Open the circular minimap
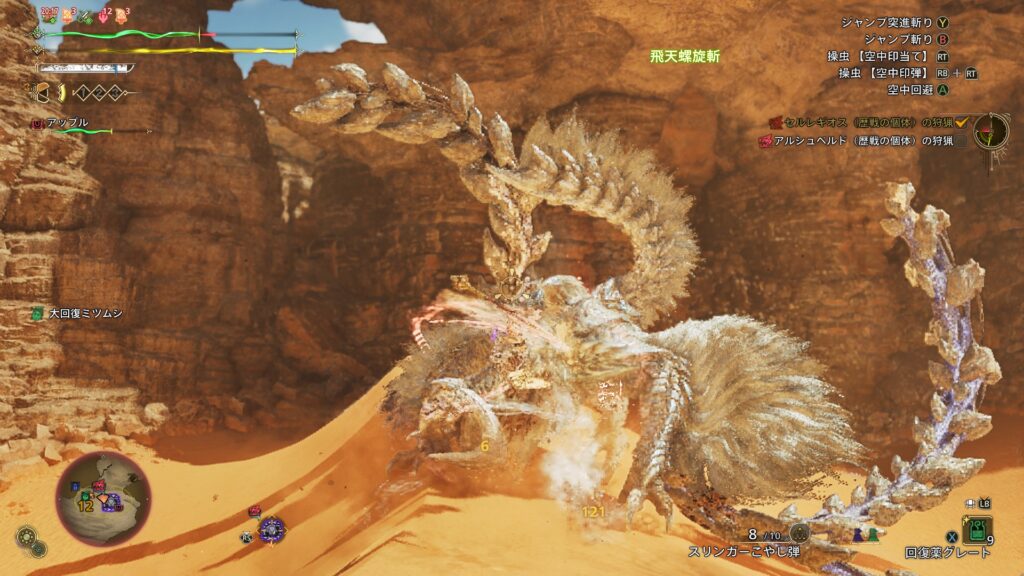 point(103,498)
